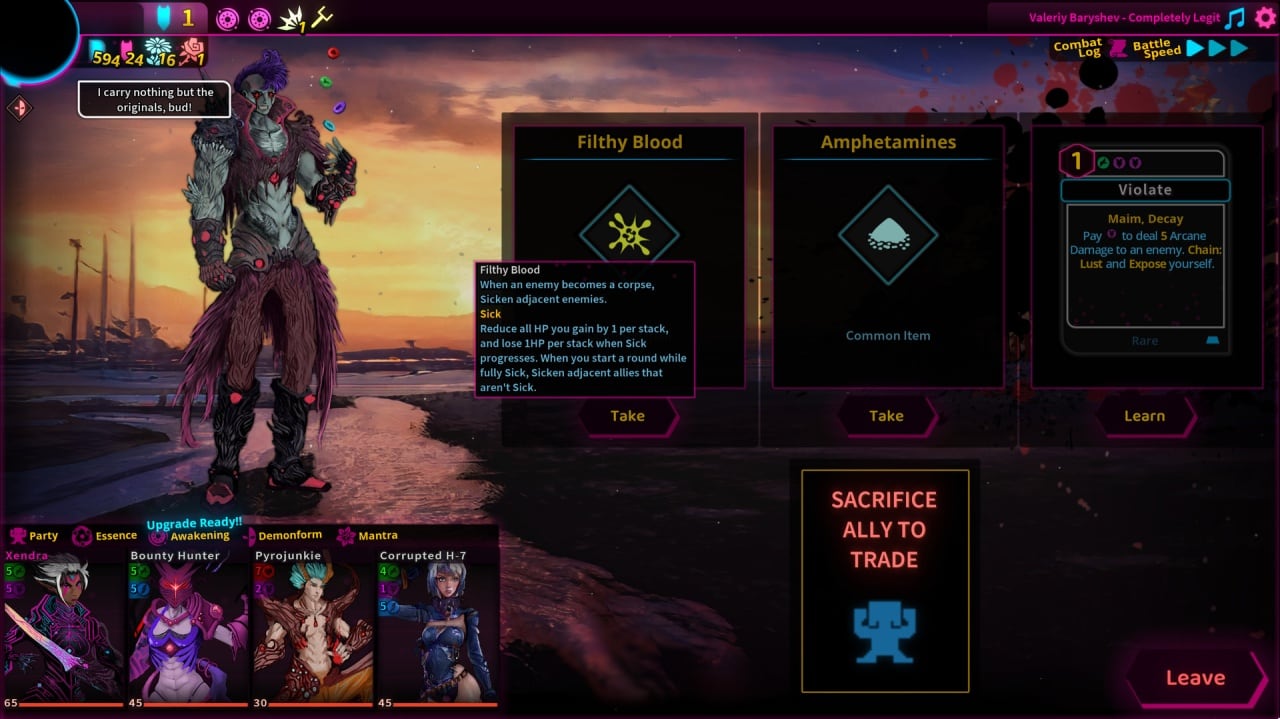
Task: Click the diamond mask icon below the portrait
Action: pos(20,108)
